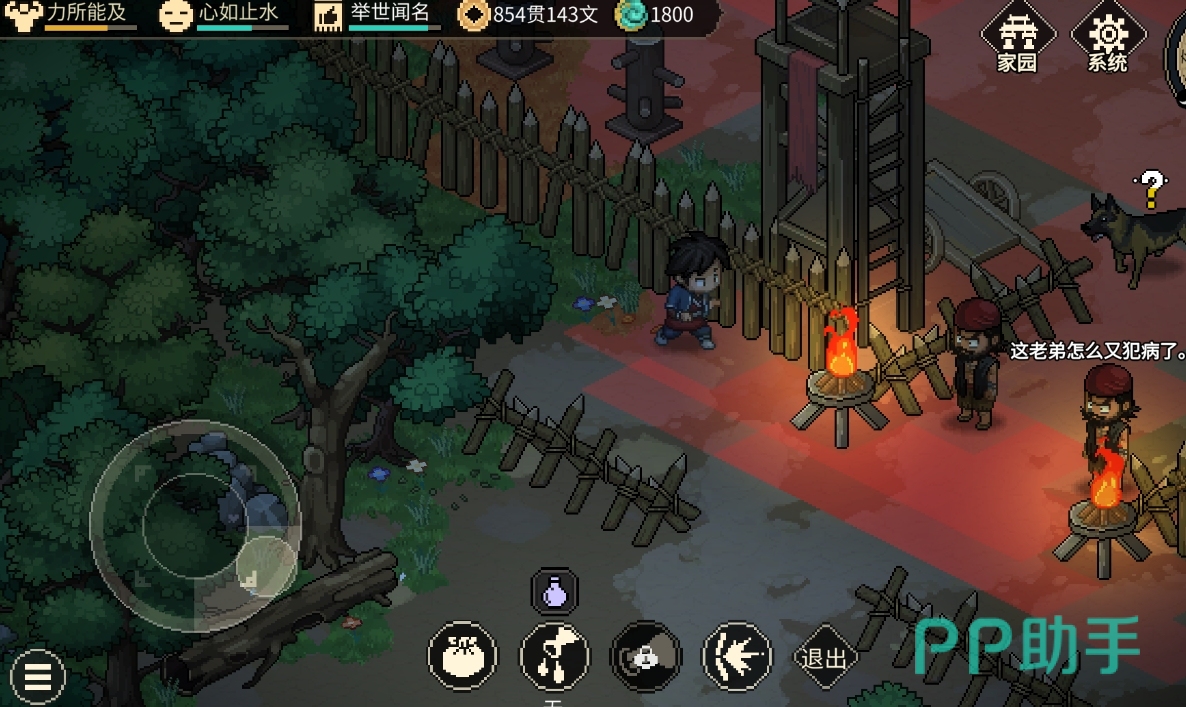
Task: Check the 心如止水 mood face icon
Action: [x=176, y=15]
